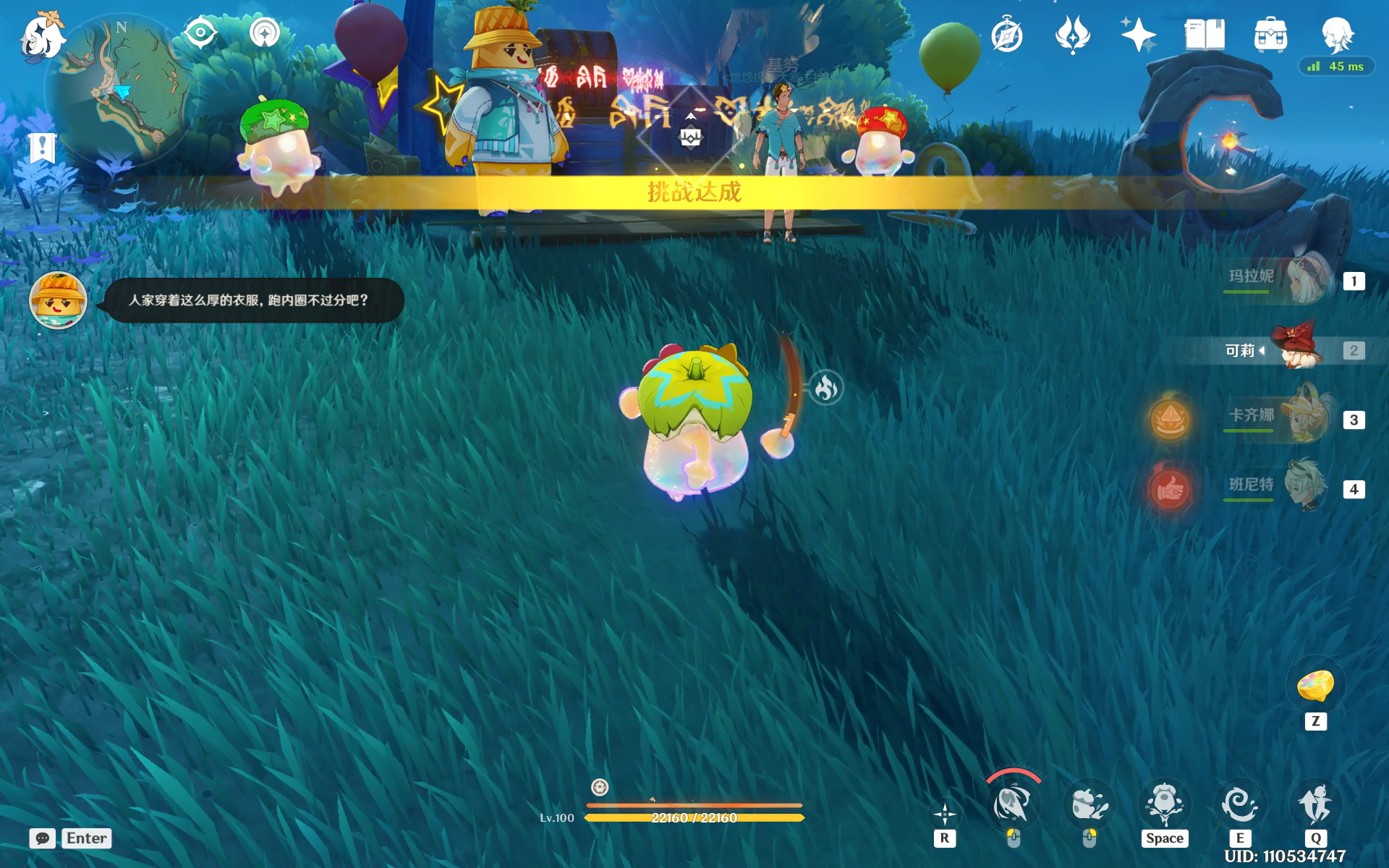Activate the elemental burst ability
The width and height of the screenshot is (1389, 868).
point(1315,805)
